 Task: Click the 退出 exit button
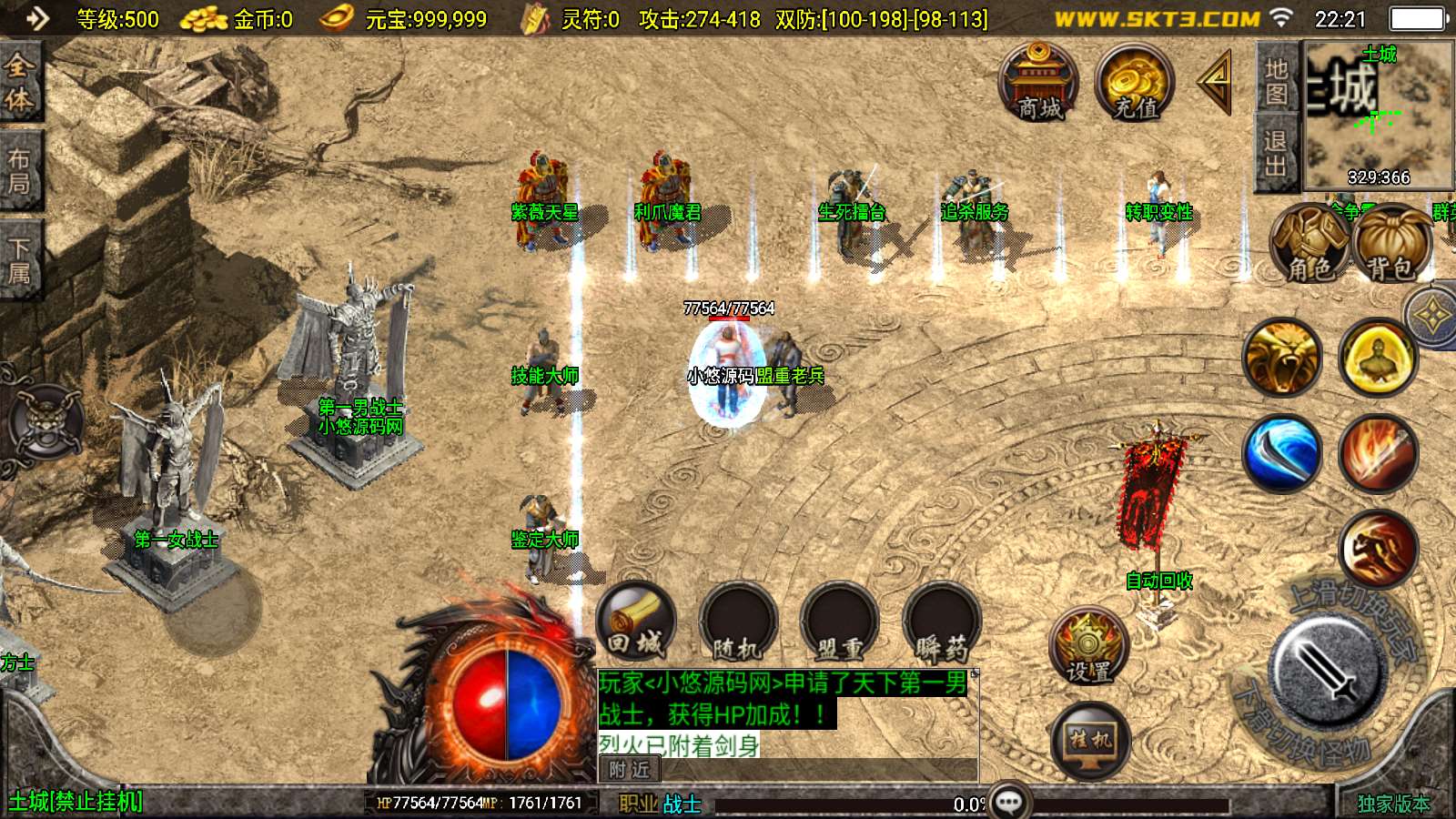1276,153
